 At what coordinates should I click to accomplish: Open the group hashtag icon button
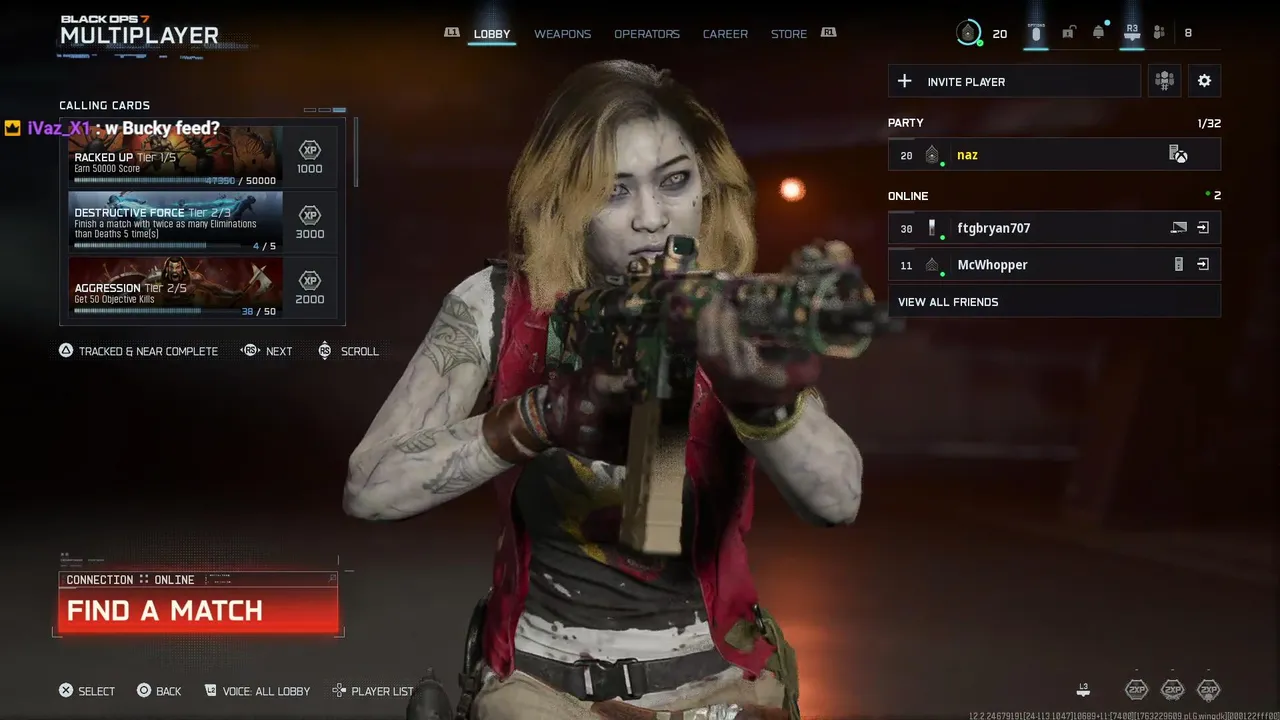[1164, 82]
